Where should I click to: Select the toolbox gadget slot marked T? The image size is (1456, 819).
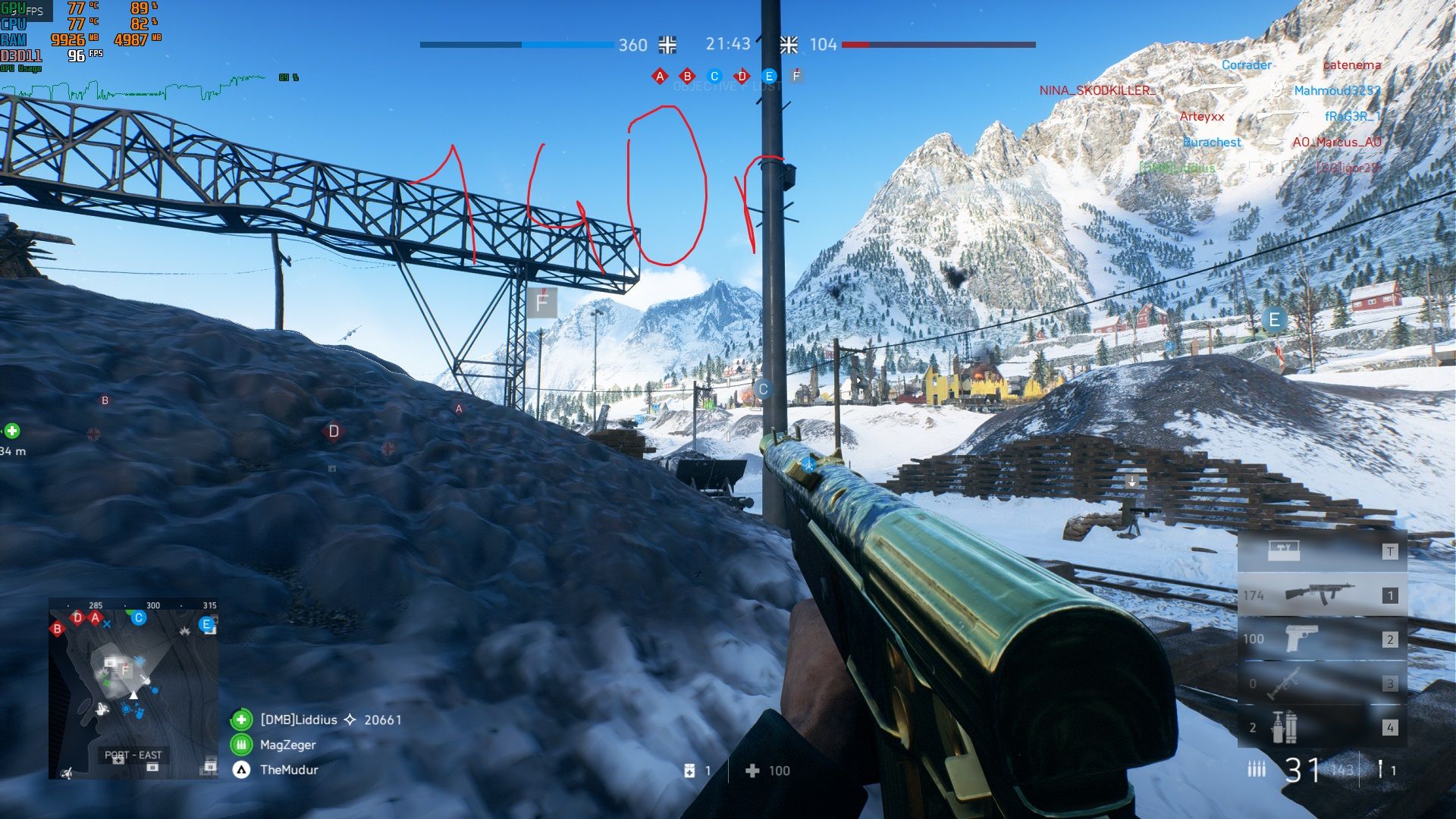point(1322,551)
